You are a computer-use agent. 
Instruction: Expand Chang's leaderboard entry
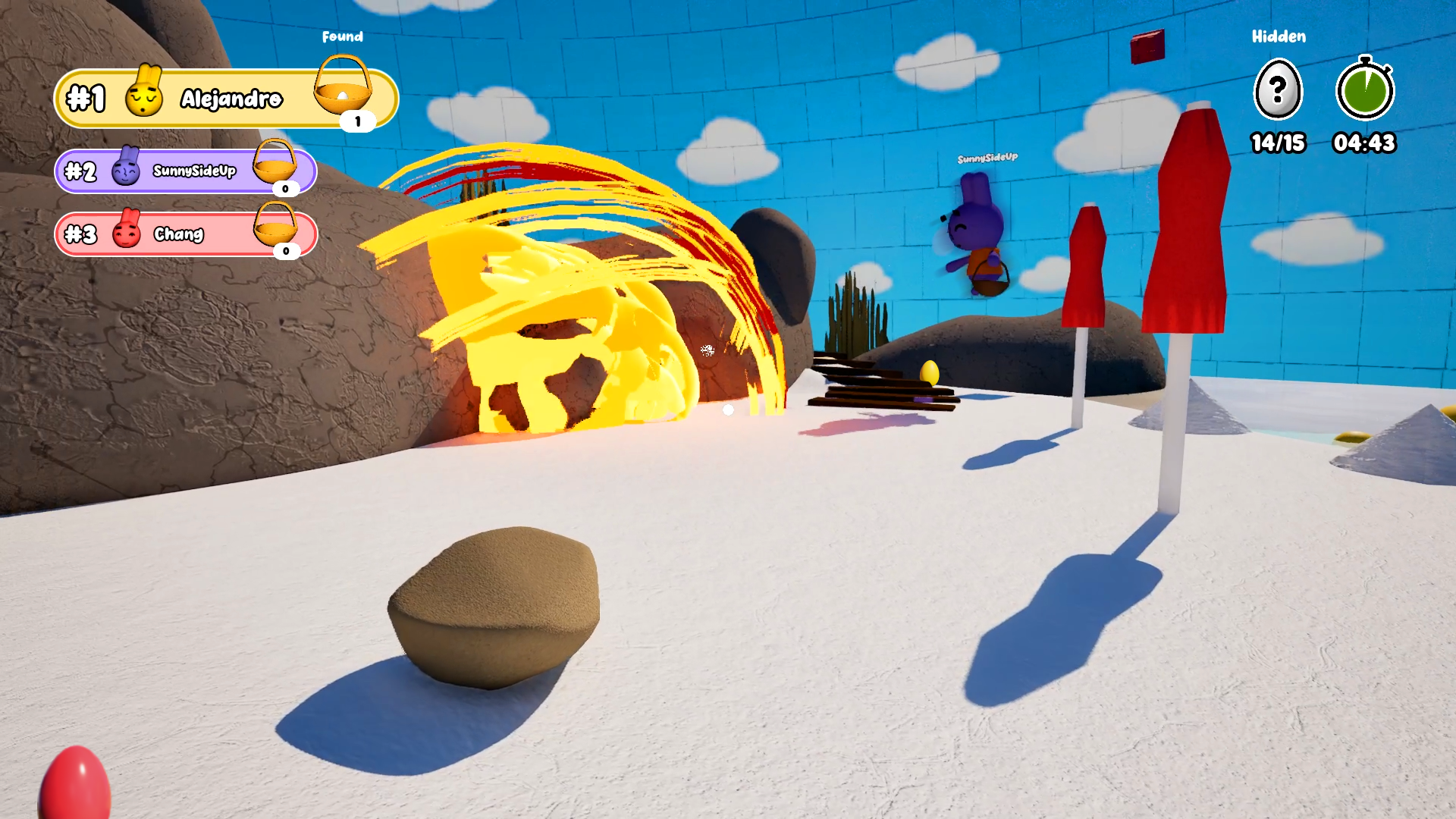(187, 233)
